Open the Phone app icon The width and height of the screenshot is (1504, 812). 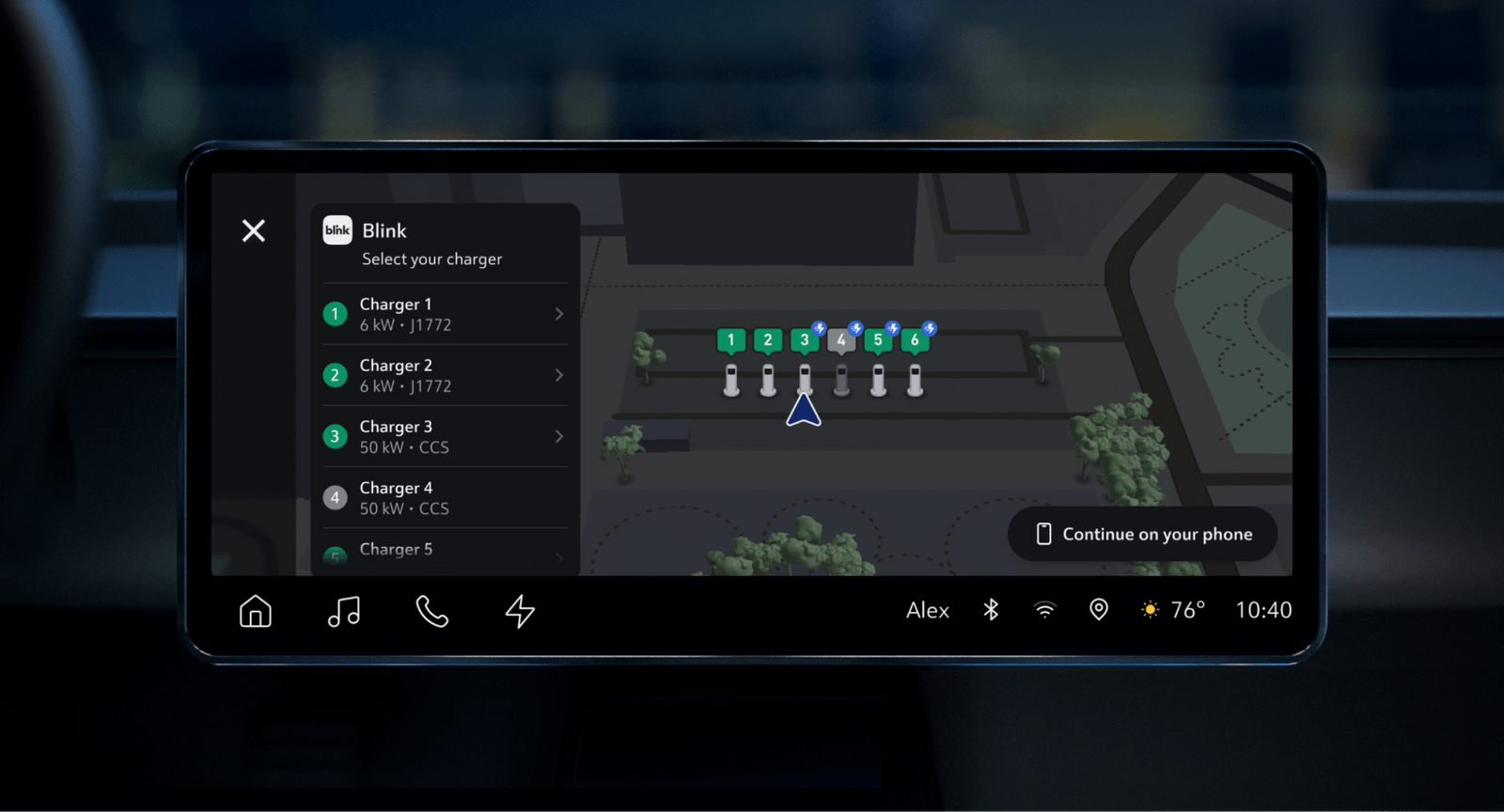431,611
